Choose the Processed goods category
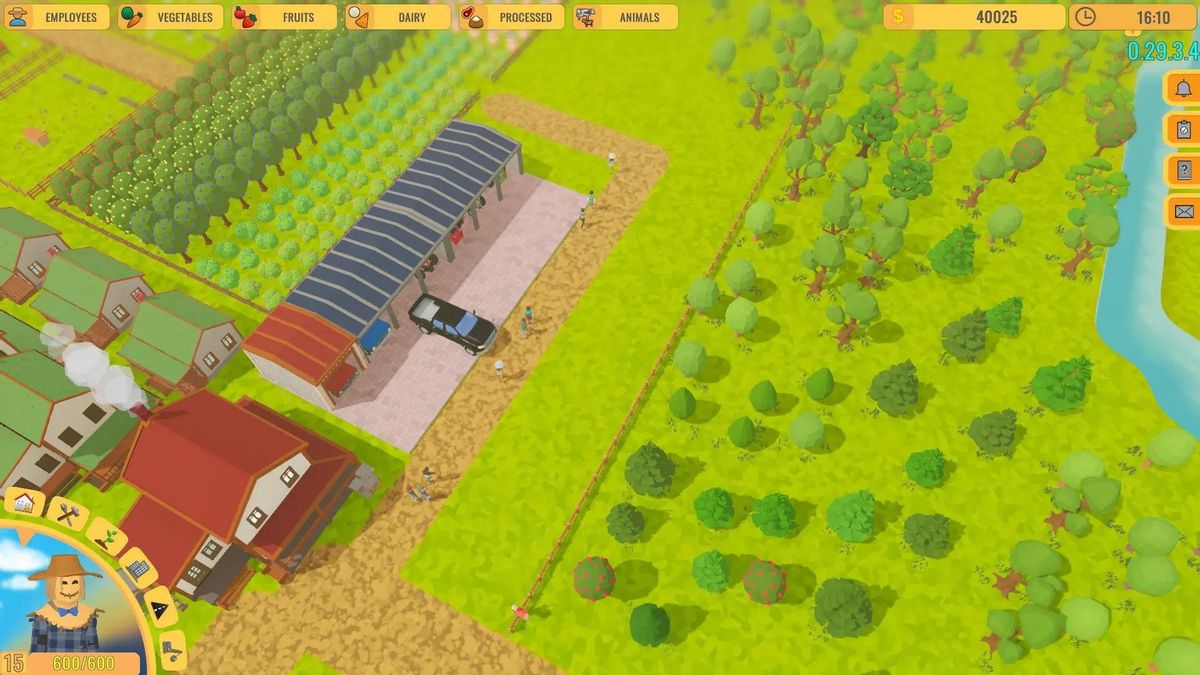1200x675 pixels. [x=511, y=17]
